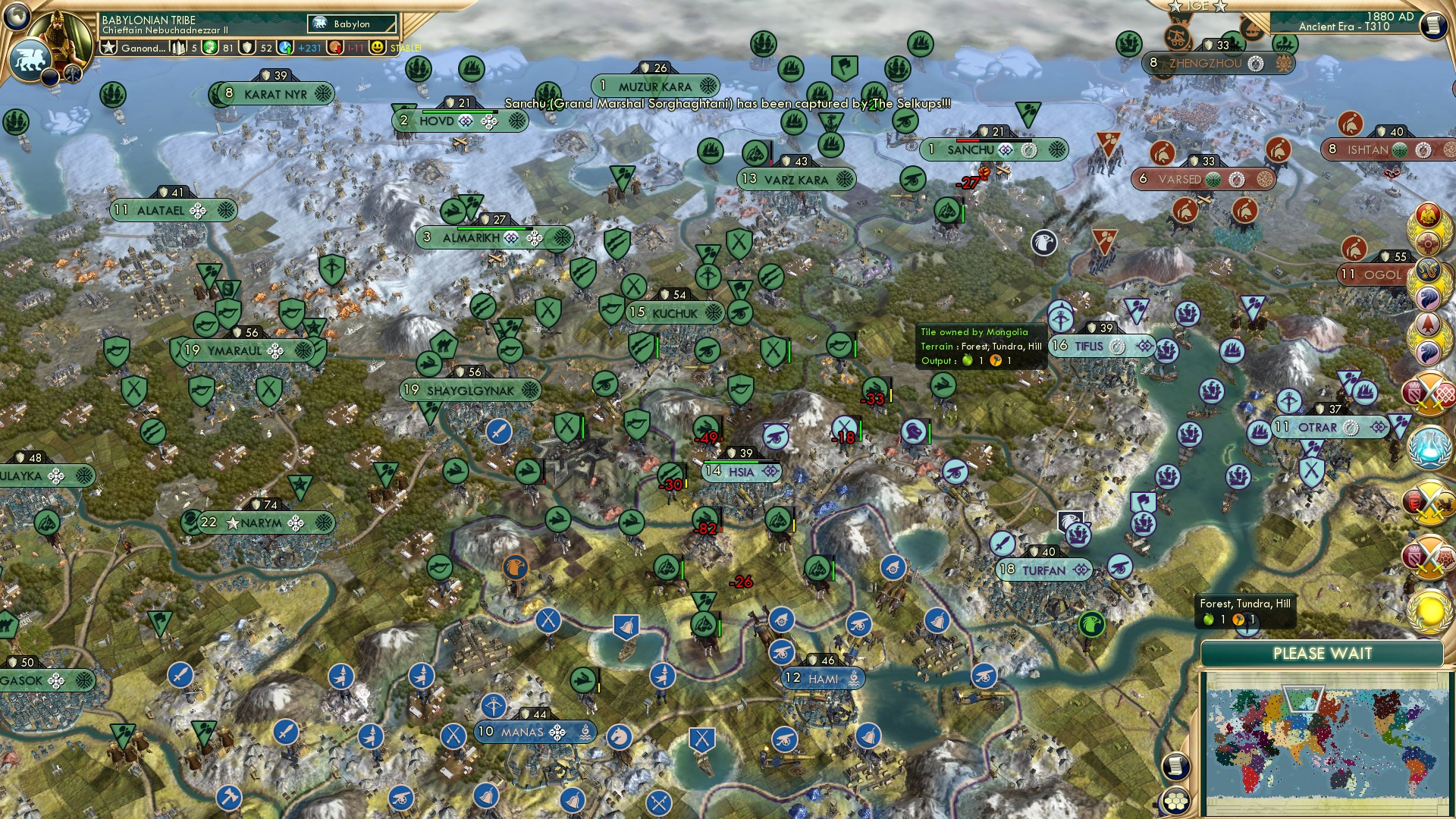The height and width of the screenshot is (819, 1456).
Task: Select the Turfan city banner
Action: tap(1044, 570)
